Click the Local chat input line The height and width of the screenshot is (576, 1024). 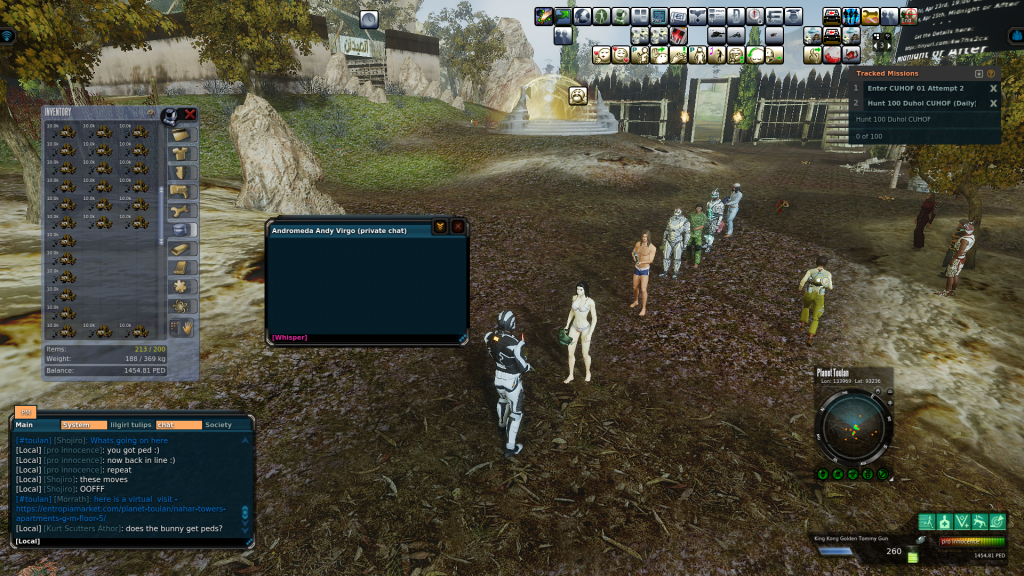coord(130,541)
